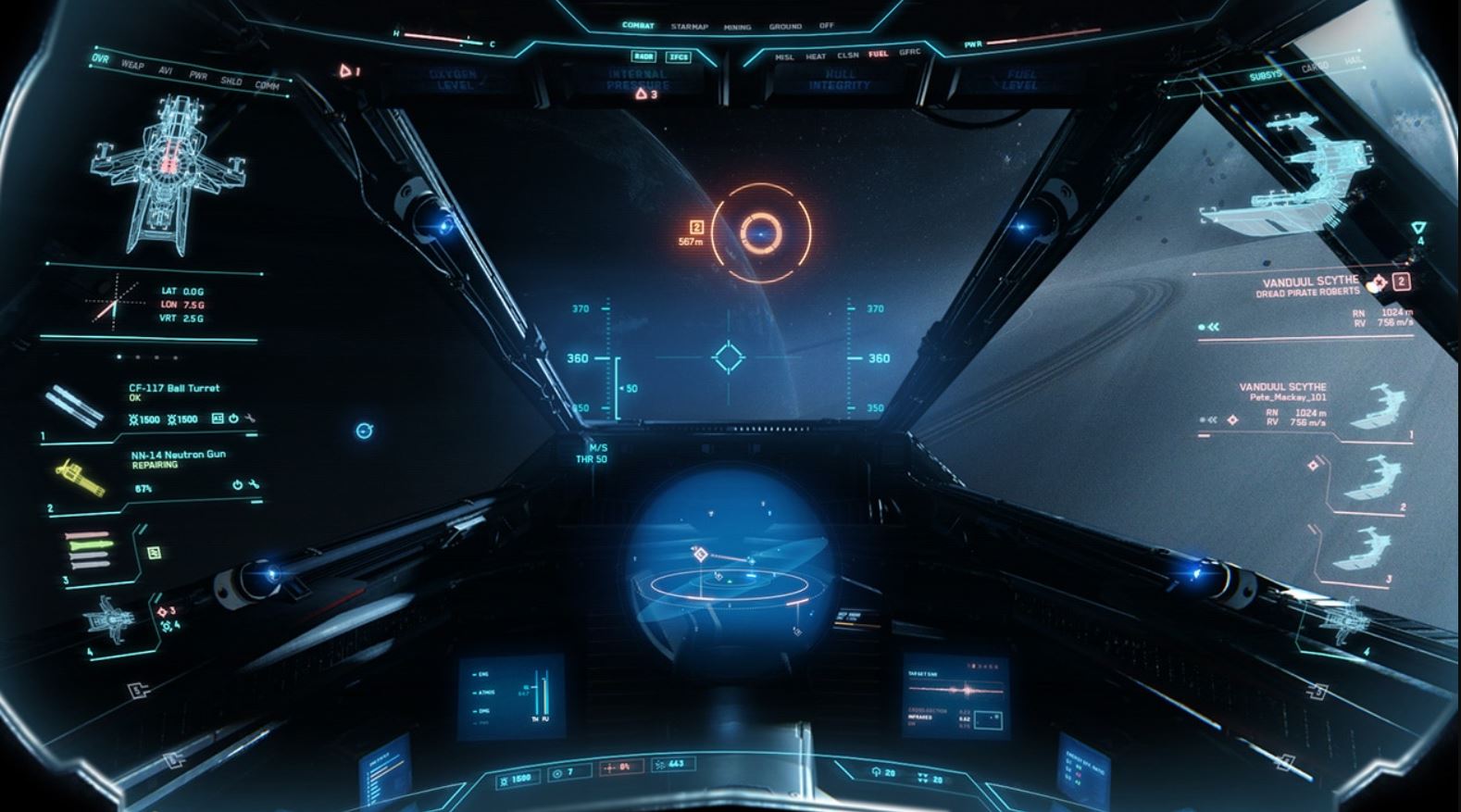This screenshot has height=812, width=1461.
Task: Select the MINING mode tab
Action: pos(737,27)
